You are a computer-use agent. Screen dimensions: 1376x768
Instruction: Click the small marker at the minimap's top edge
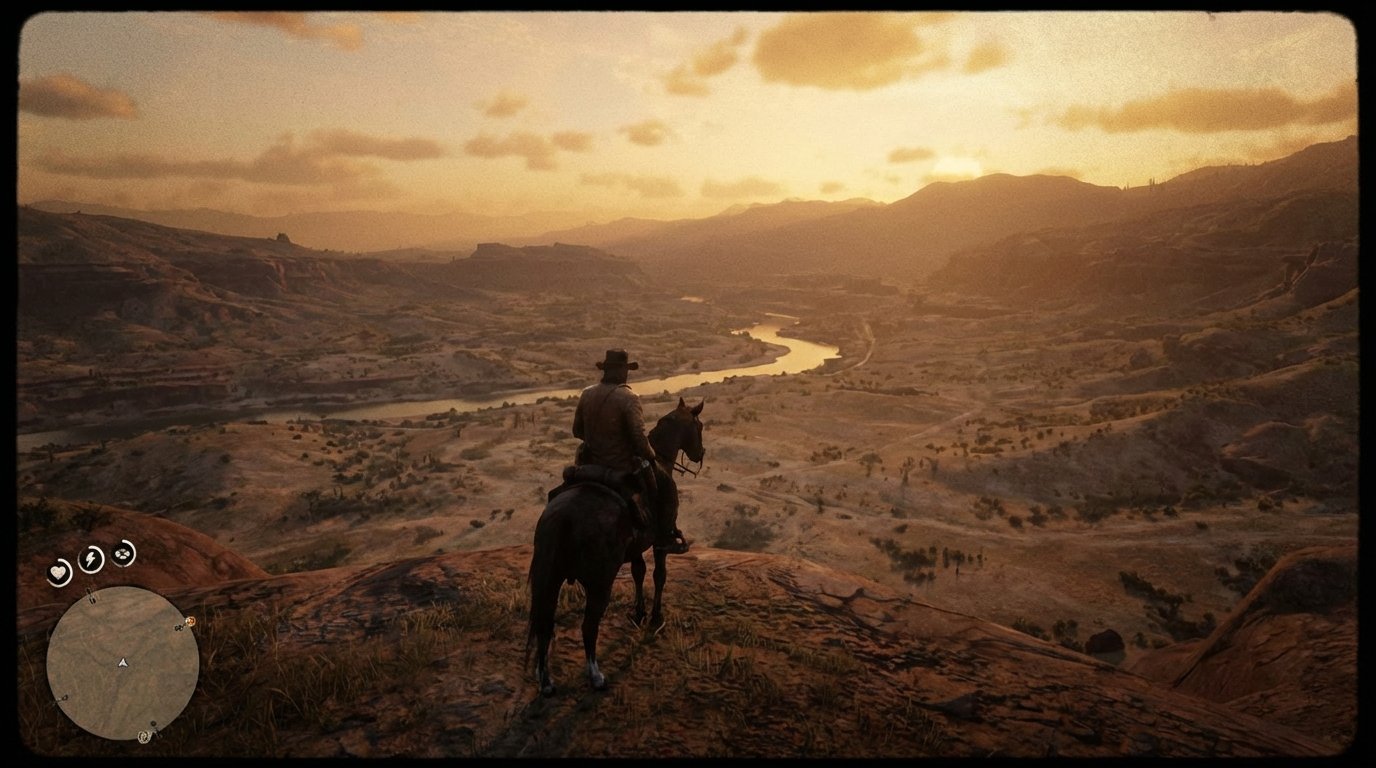[91, 595]
